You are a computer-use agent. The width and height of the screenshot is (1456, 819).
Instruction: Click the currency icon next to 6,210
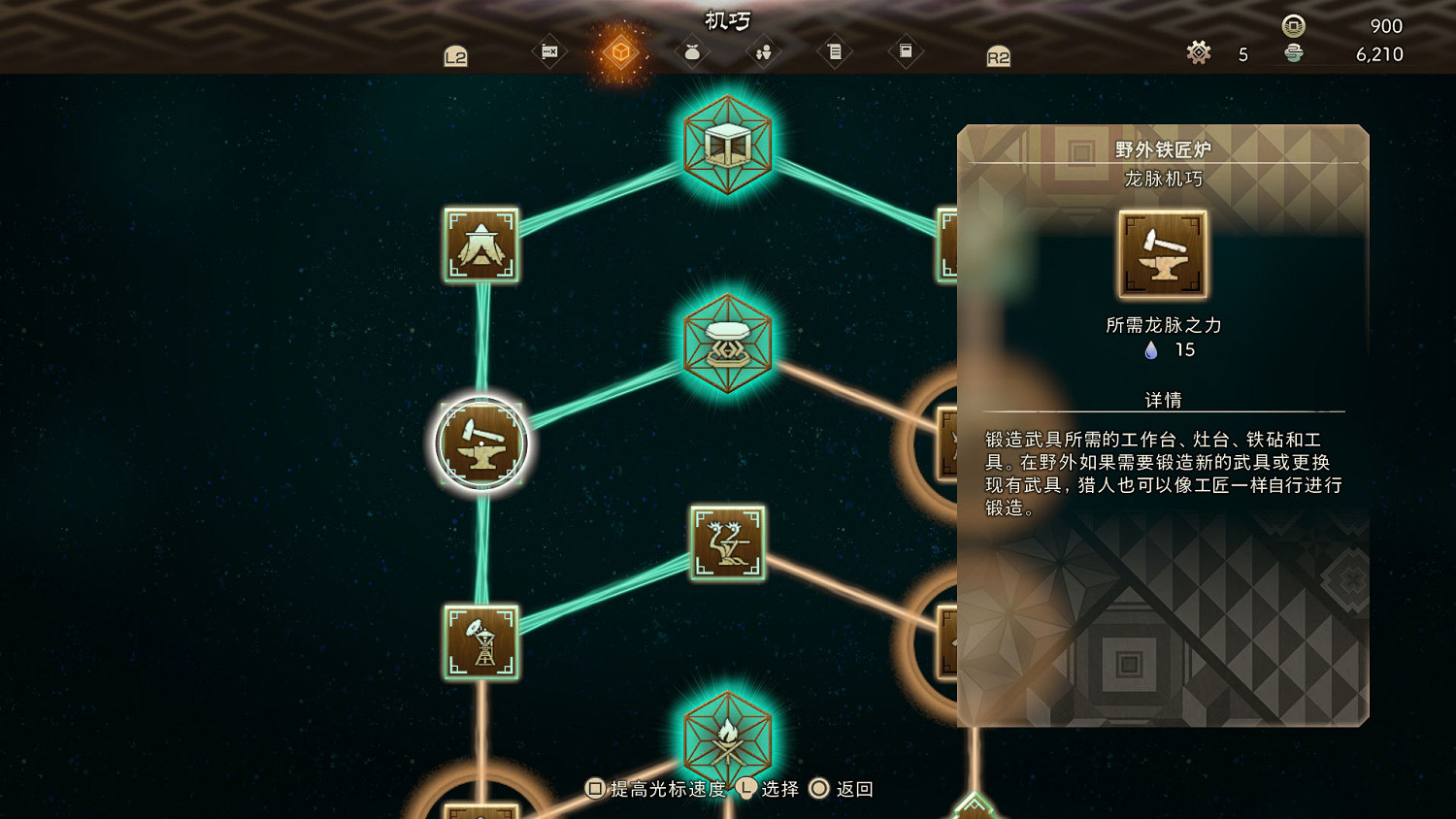(1295, 54)
